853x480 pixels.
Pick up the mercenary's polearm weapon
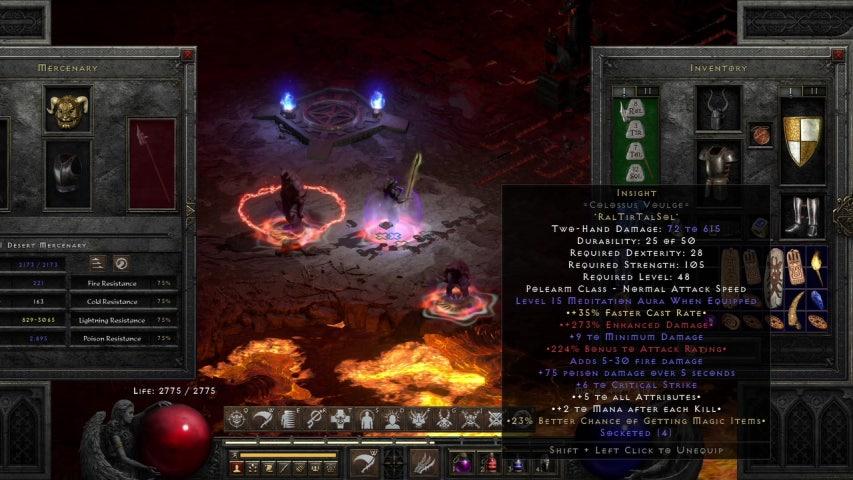(151, 163)
